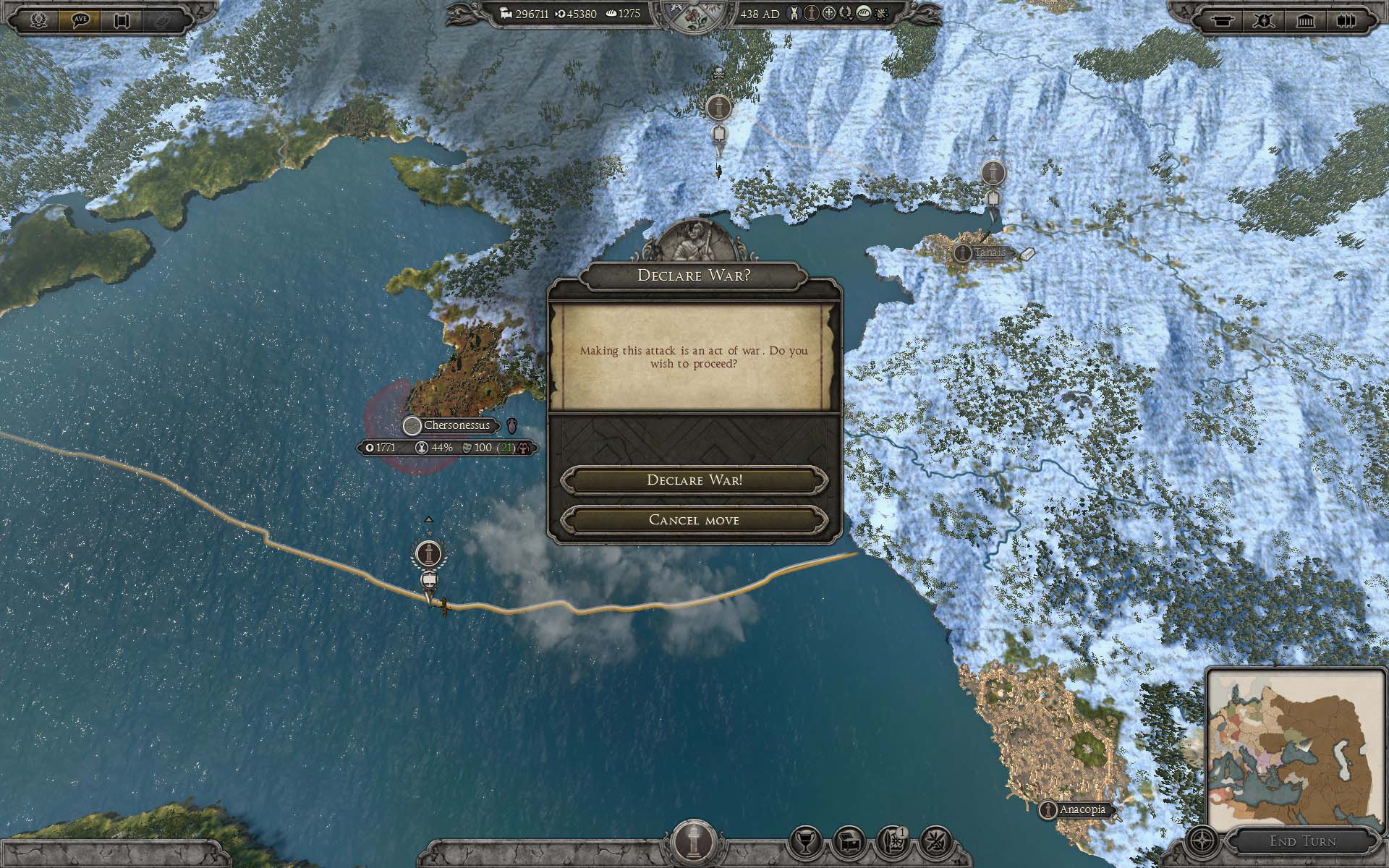End the current turn
Image resolution: width=1389 pixels, height=868 pixels.
[1302, 841]
